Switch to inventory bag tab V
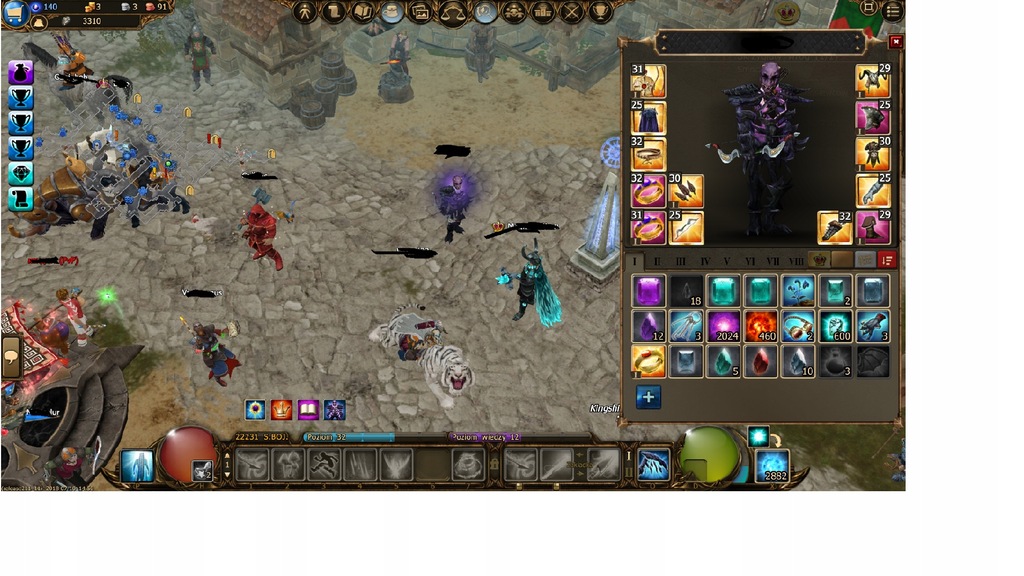This screenshot has width=1024, height=576. click(x=726, y=260)
